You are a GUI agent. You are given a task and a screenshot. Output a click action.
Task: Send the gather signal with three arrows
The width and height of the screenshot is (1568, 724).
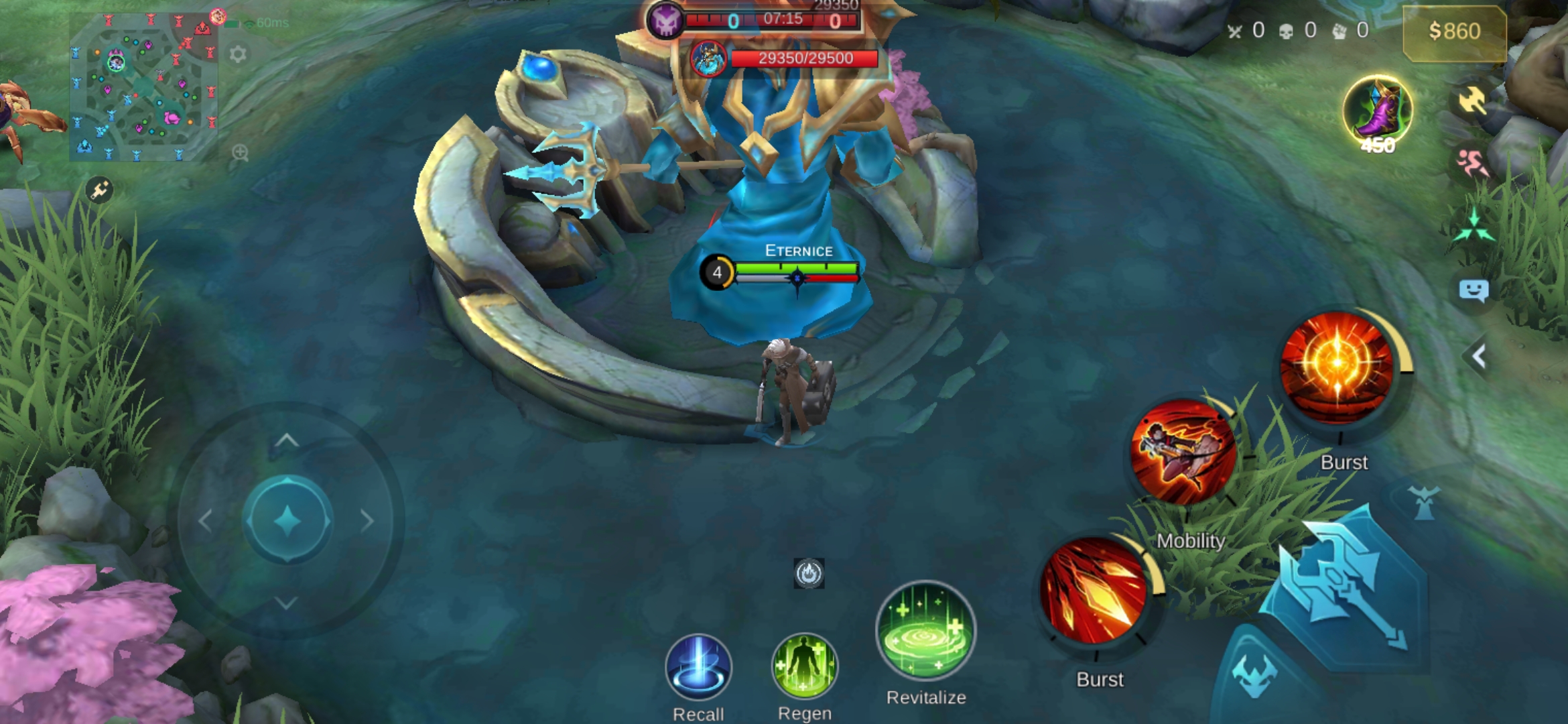click(1474, 226)
